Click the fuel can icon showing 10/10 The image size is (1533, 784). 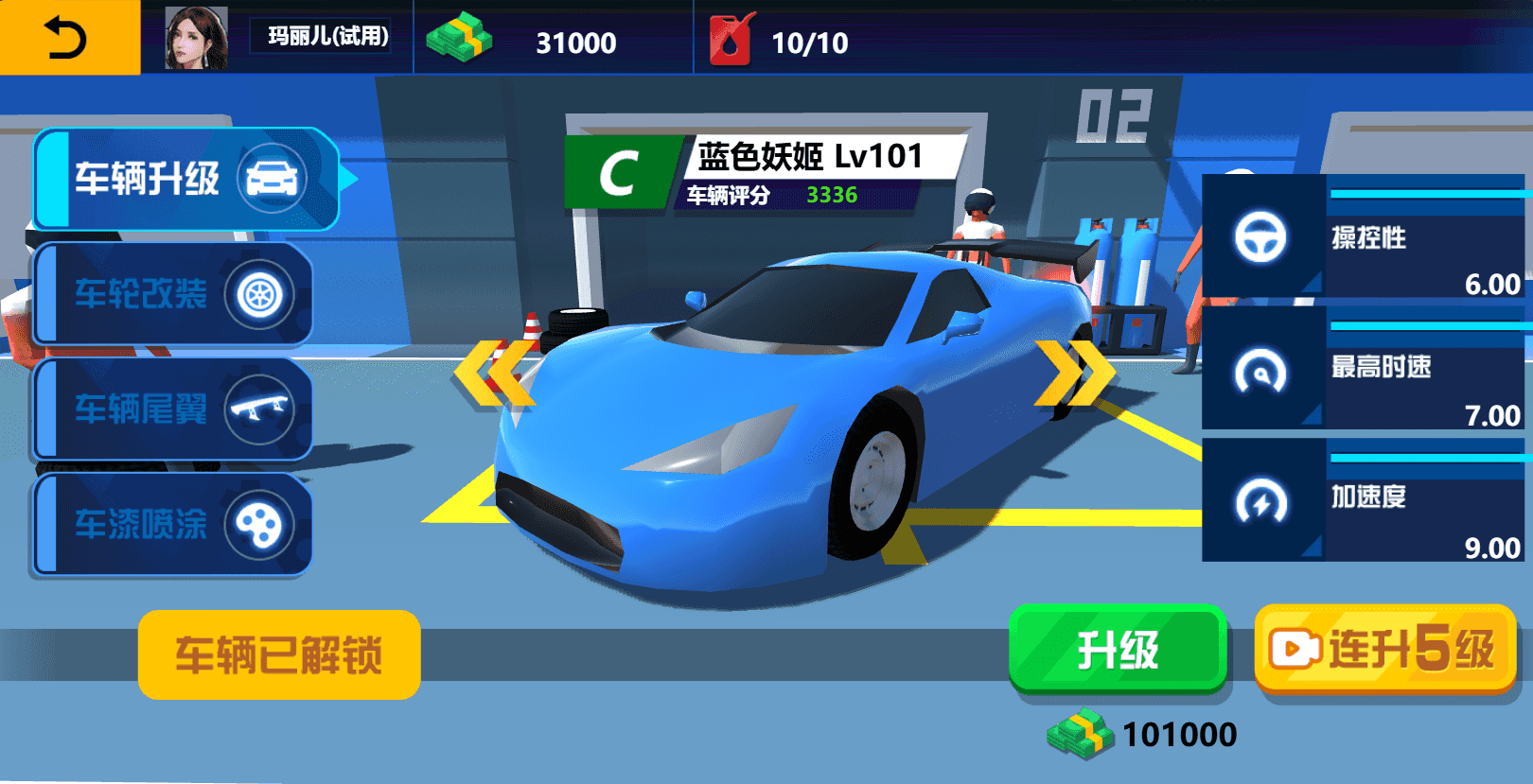(730, 39)
